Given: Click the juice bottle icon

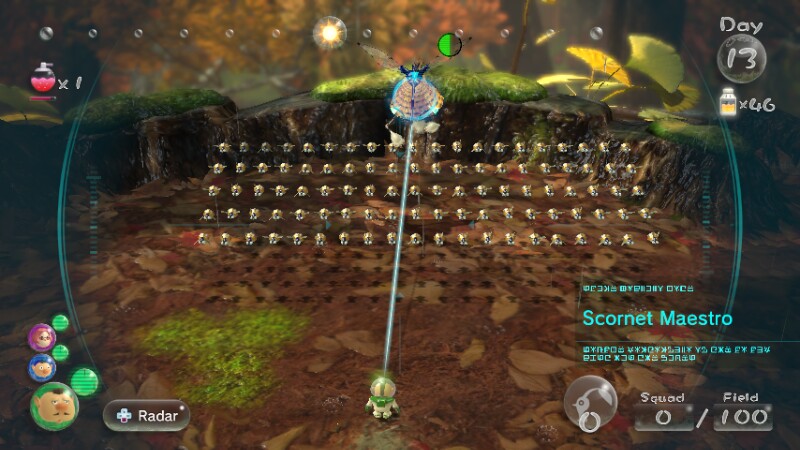Looking at the screenshot, I should [729, 100].
